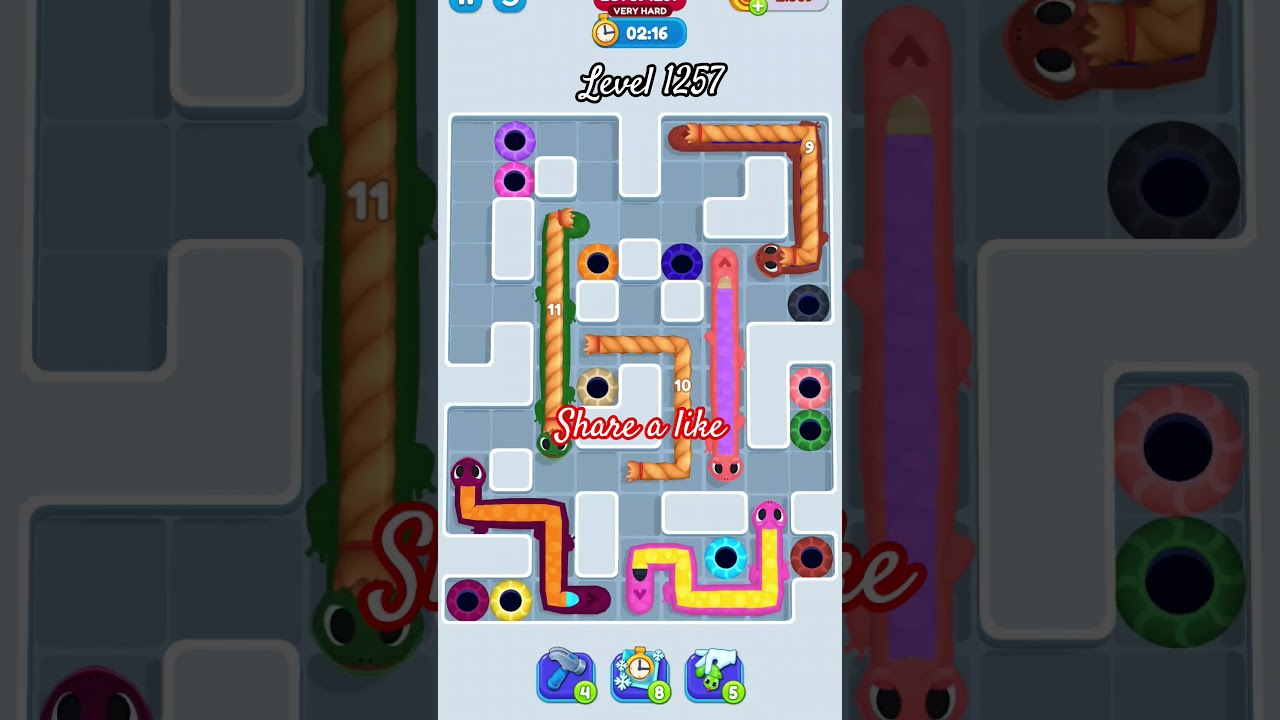The height and width of the screenshot is (720, 1280).
Task: Tap the Very Hard difficulty badge
Action: click(640, 11)
